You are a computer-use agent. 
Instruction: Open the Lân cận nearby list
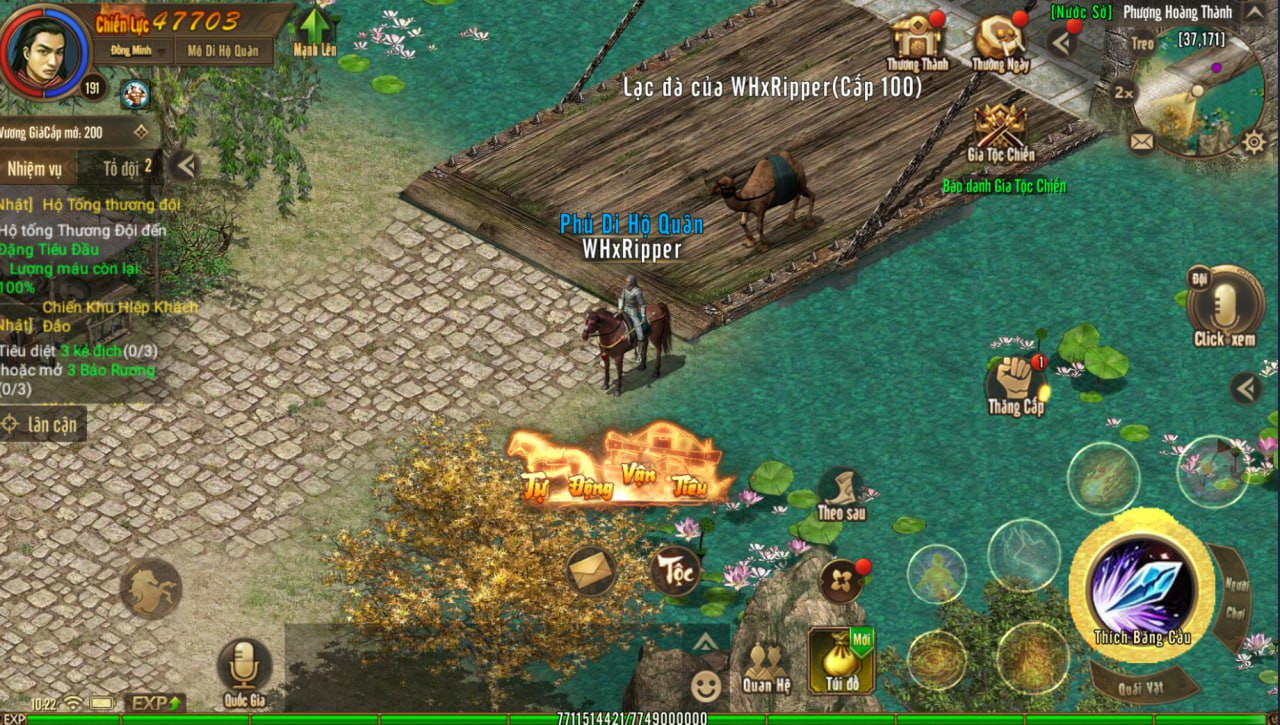[x=42, y=424]
